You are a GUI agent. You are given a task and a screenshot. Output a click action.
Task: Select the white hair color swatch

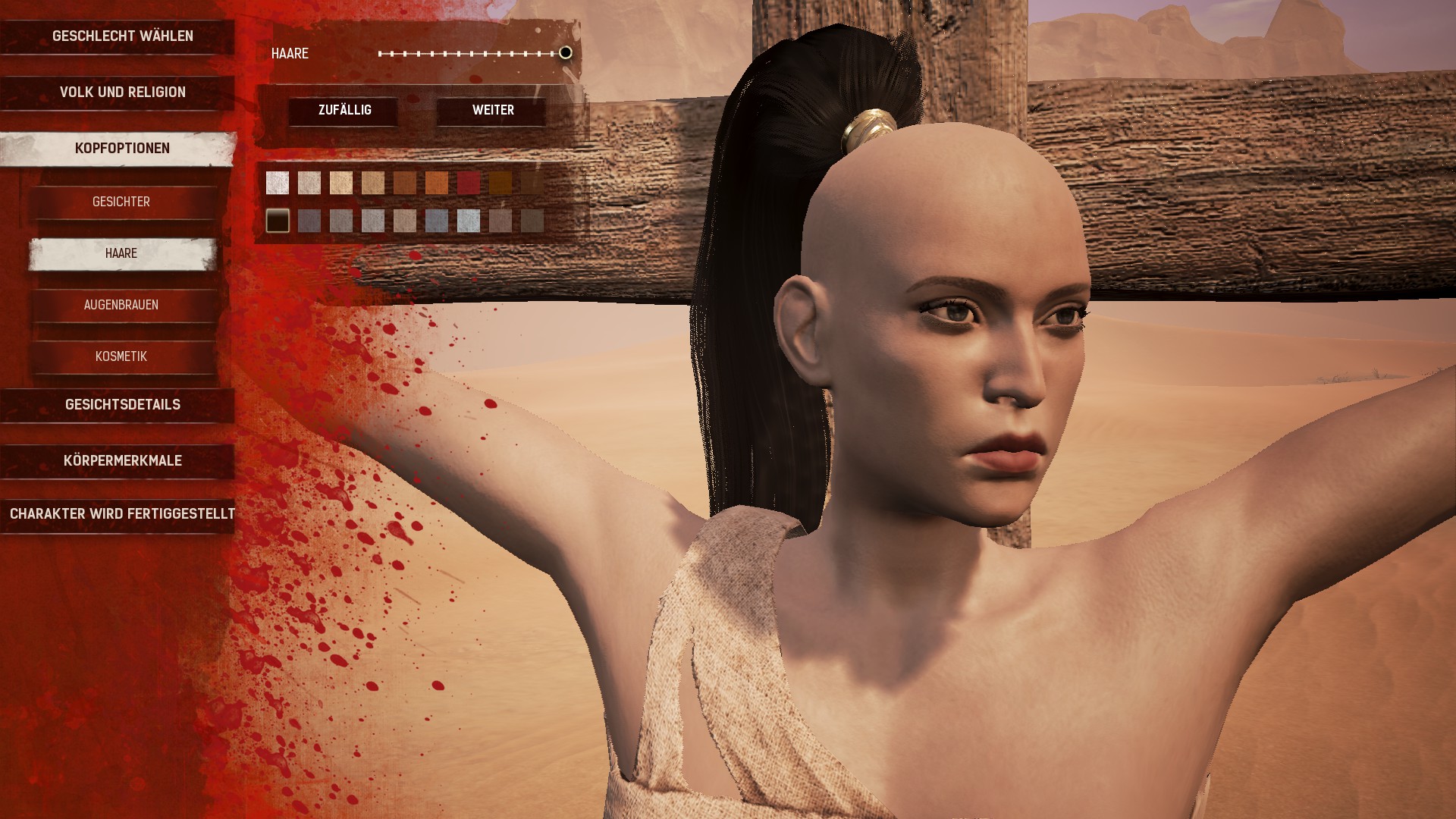tap(278, 183)
